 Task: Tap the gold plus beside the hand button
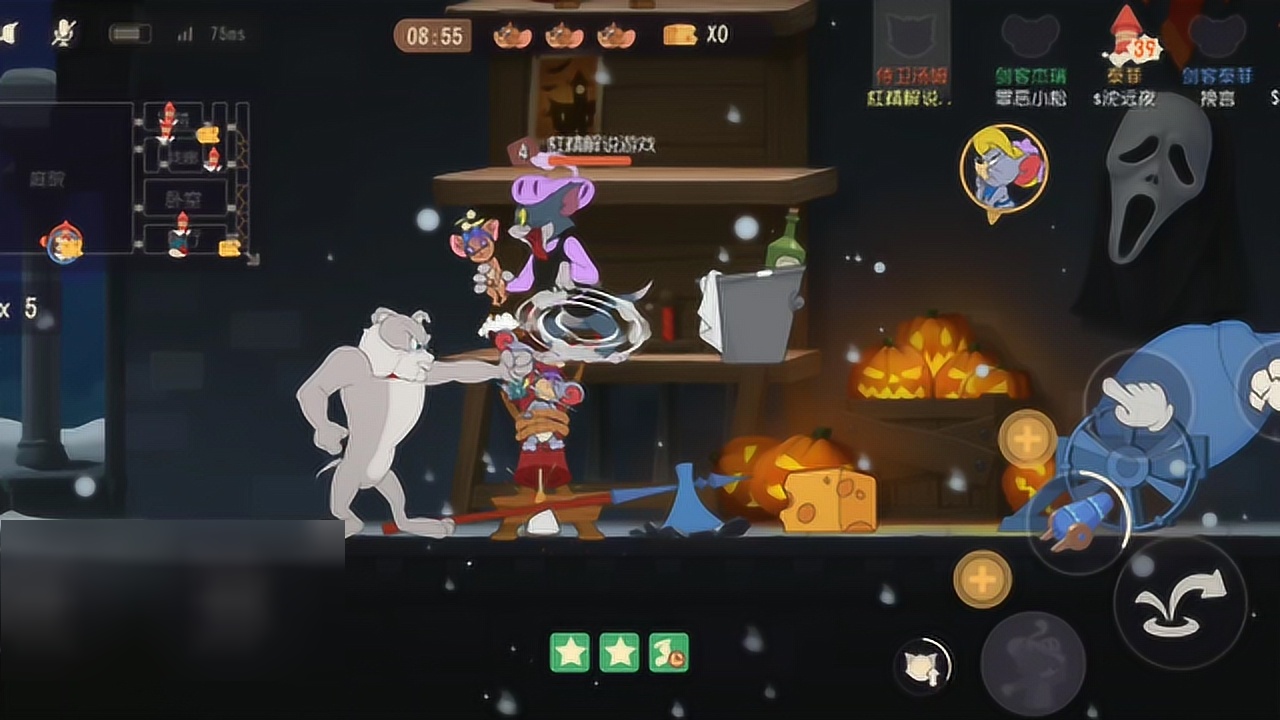(x=1027, y=438)
